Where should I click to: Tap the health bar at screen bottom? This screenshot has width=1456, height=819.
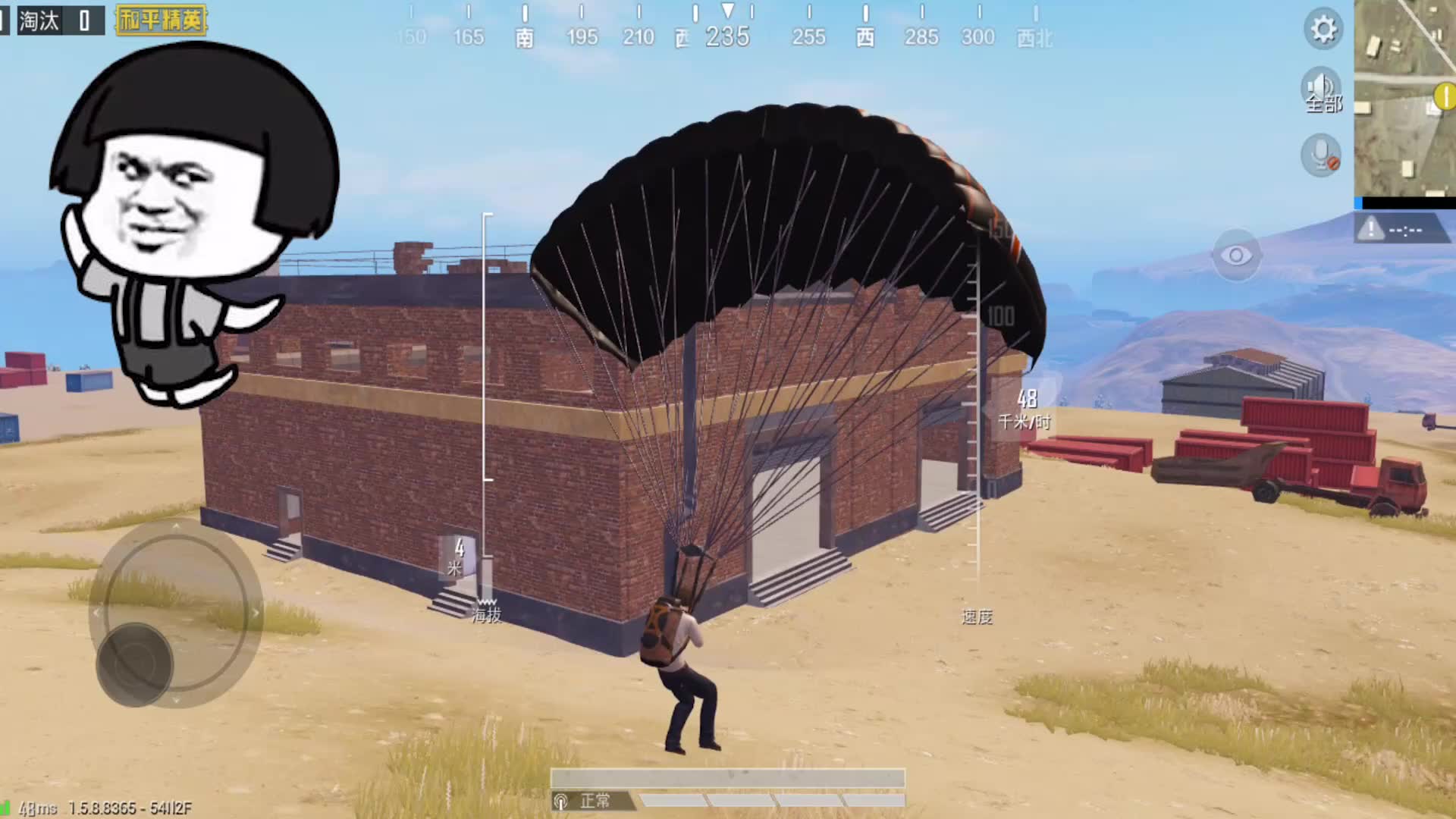pos(728,777)
